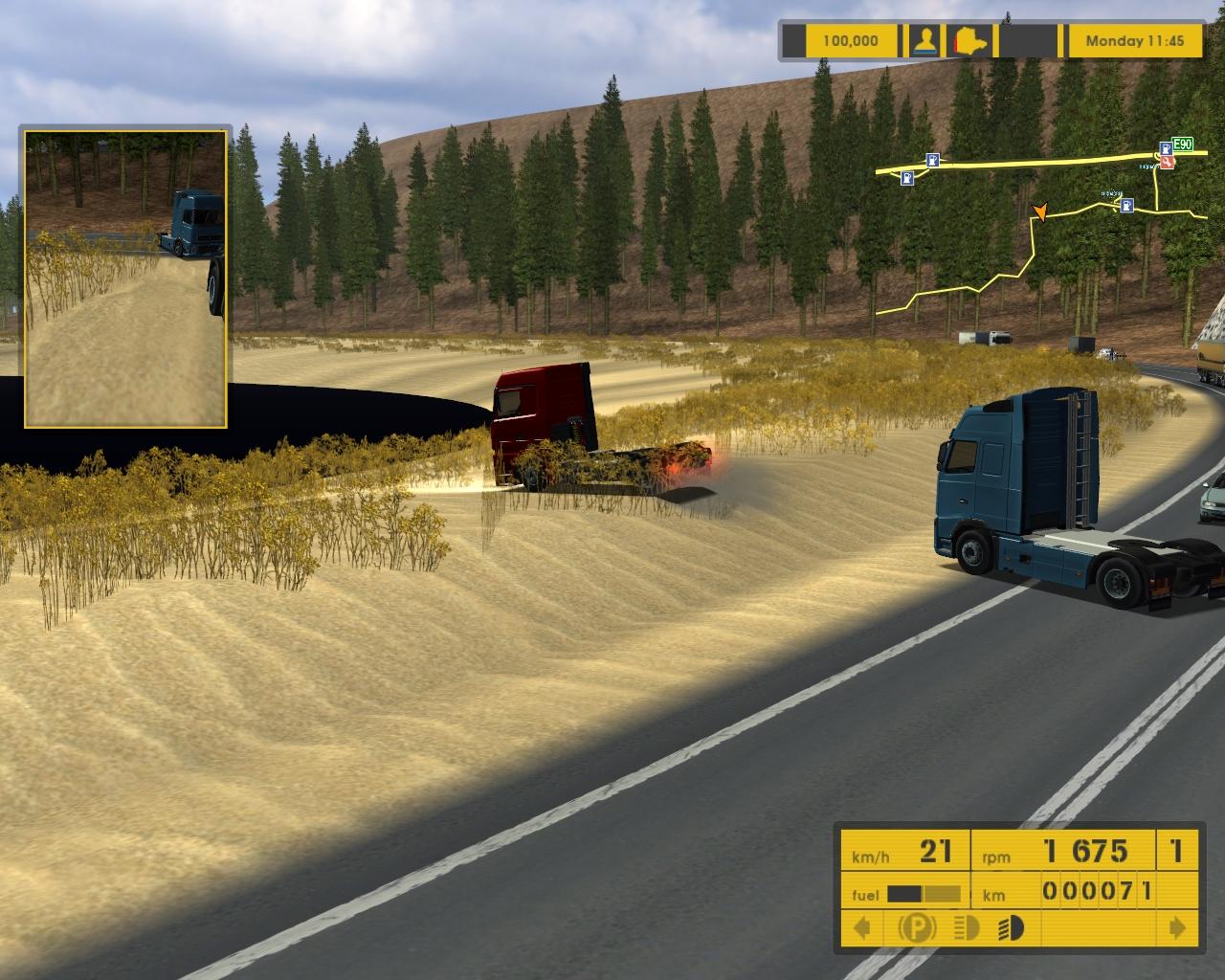Select the orange player arrow on the route map
The height and width of the screenshot is (980, 1225).
(1040, 212)
